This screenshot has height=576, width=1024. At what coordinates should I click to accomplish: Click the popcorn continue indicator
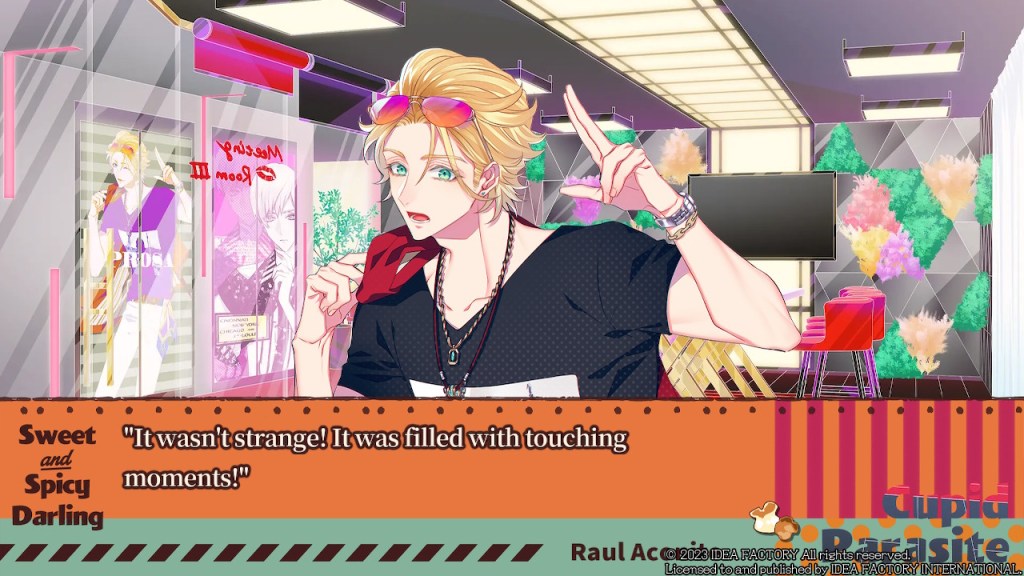[772, 519]
